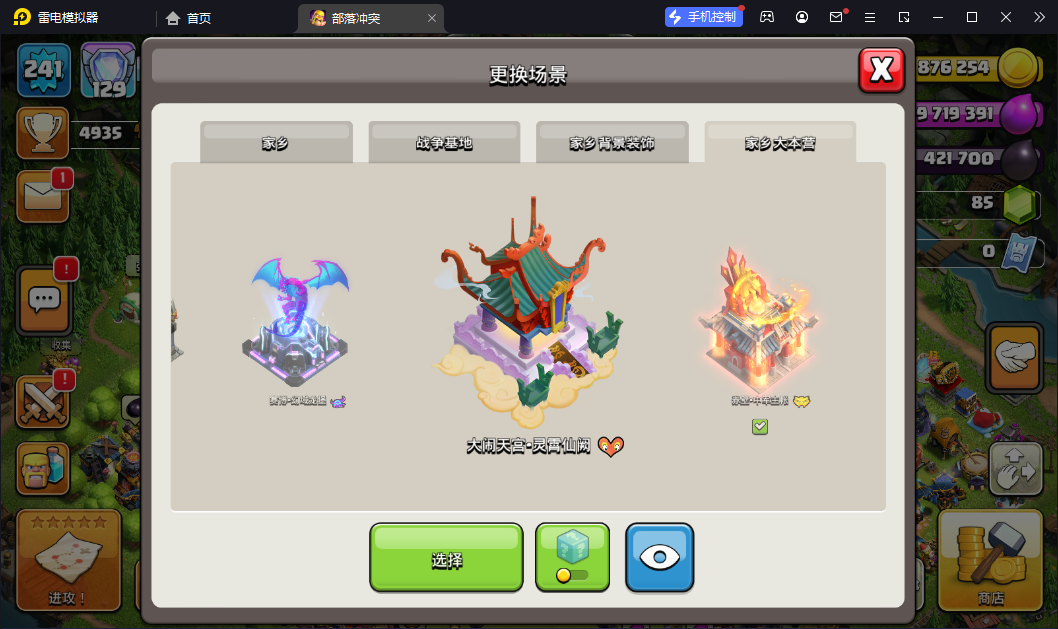Open the mail envelope inbox

pyautogui.click(x=43, y=196)
